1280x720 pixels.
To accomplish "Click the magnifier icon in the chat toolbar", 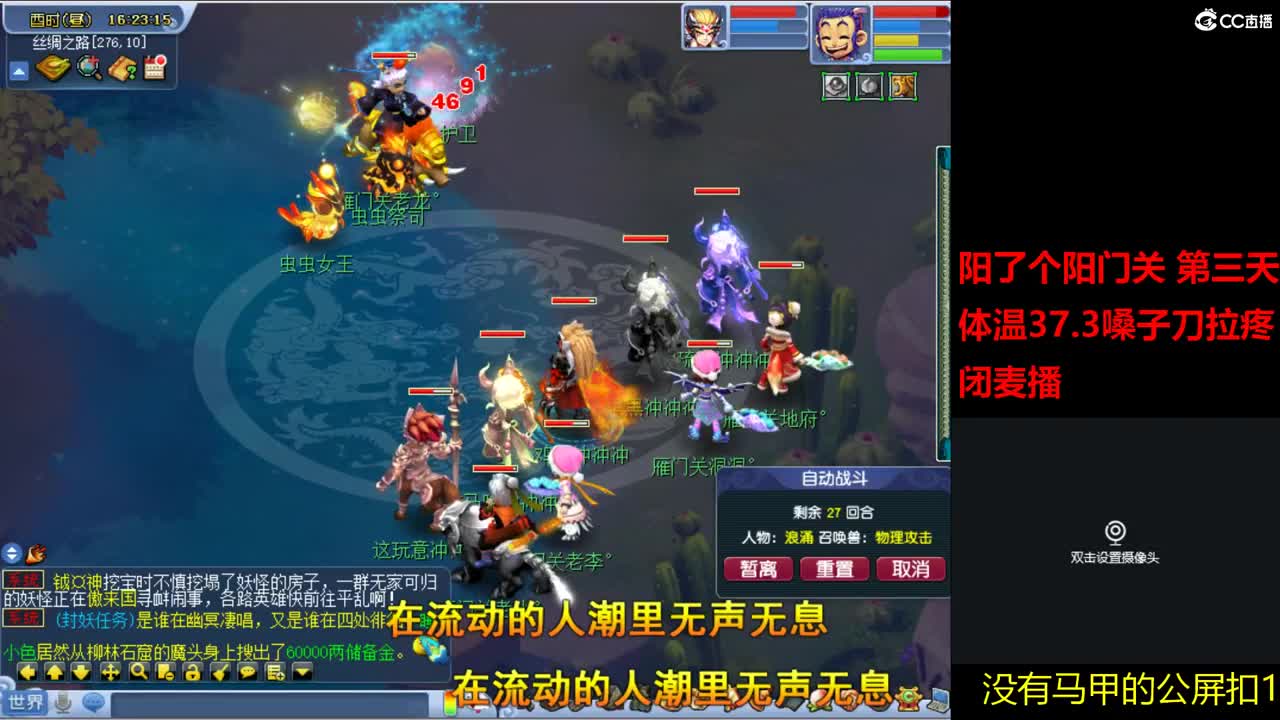I will [138, 671].
